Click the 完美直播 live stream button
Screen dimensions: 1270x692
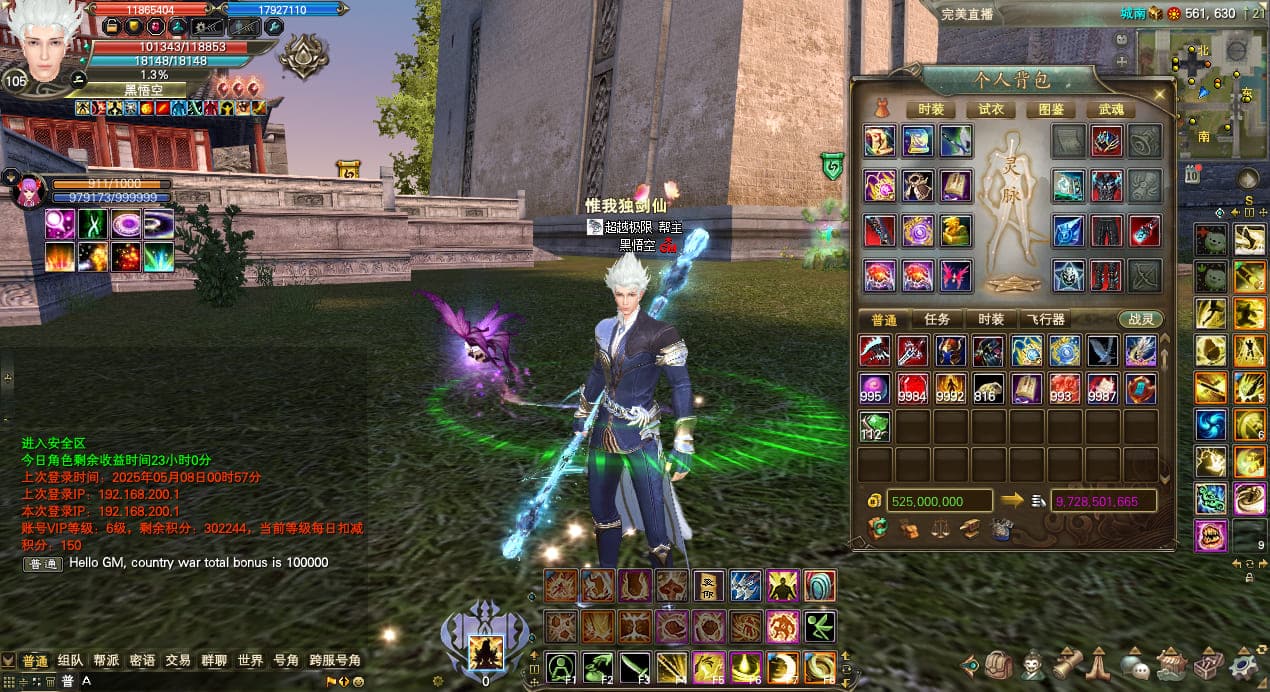coord(969,14)
